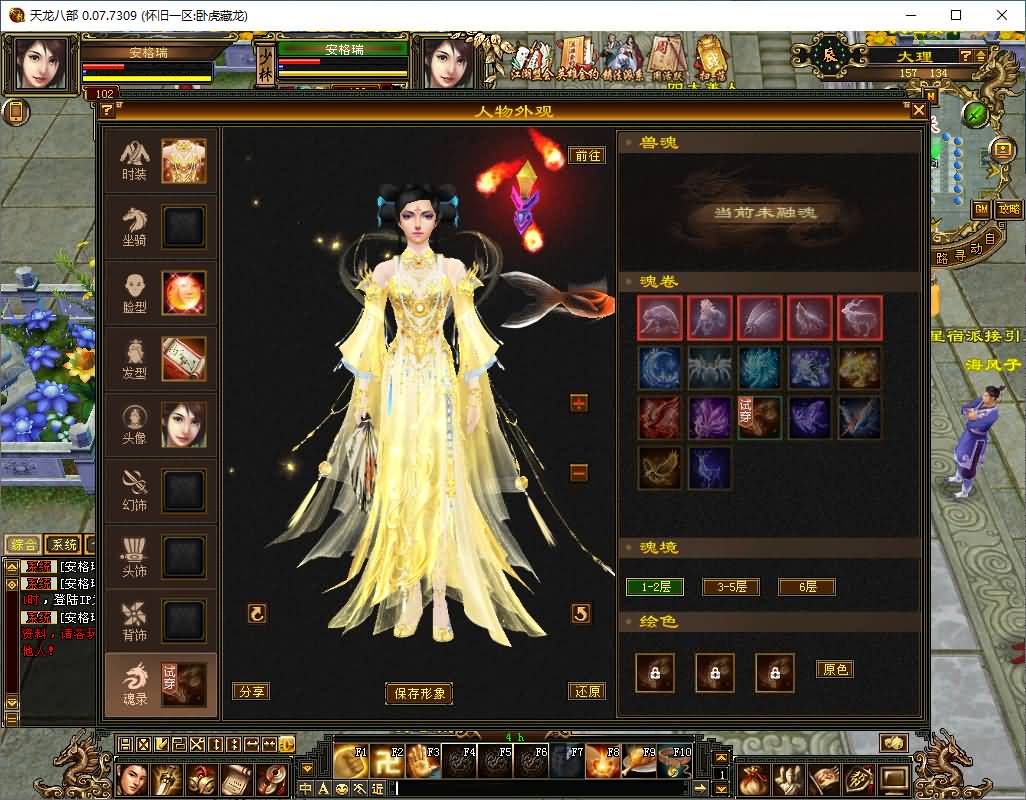This screenshot has width=1026, height=800.
Task: Choose the 3-5层 soul realm option
Action: tap(731, 587)
